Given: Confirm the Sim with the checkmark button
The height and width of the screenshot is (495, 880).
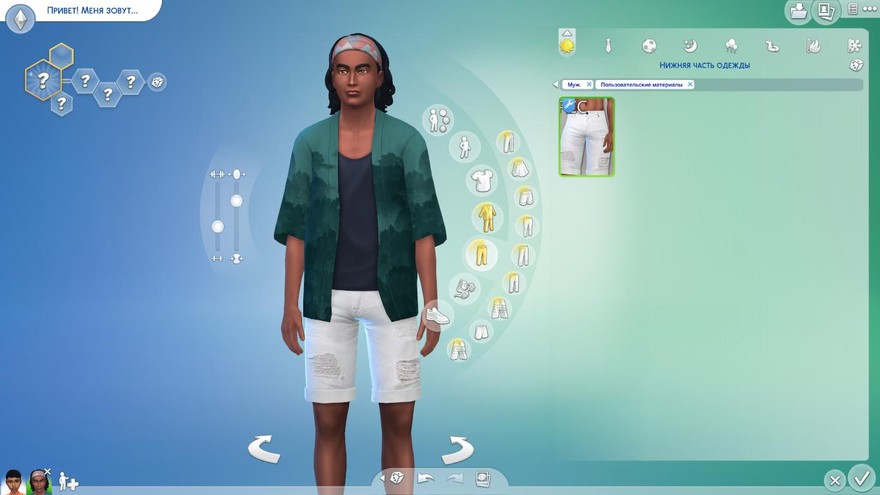Looking at the screenshot, I should coord(860,477).
